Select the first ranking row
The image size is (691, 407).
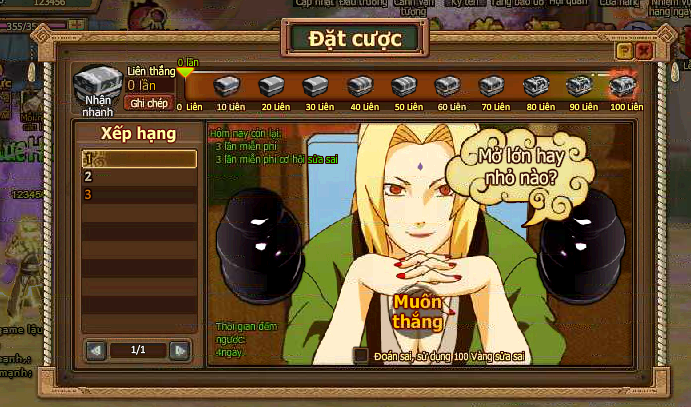[x=139, y=159]
